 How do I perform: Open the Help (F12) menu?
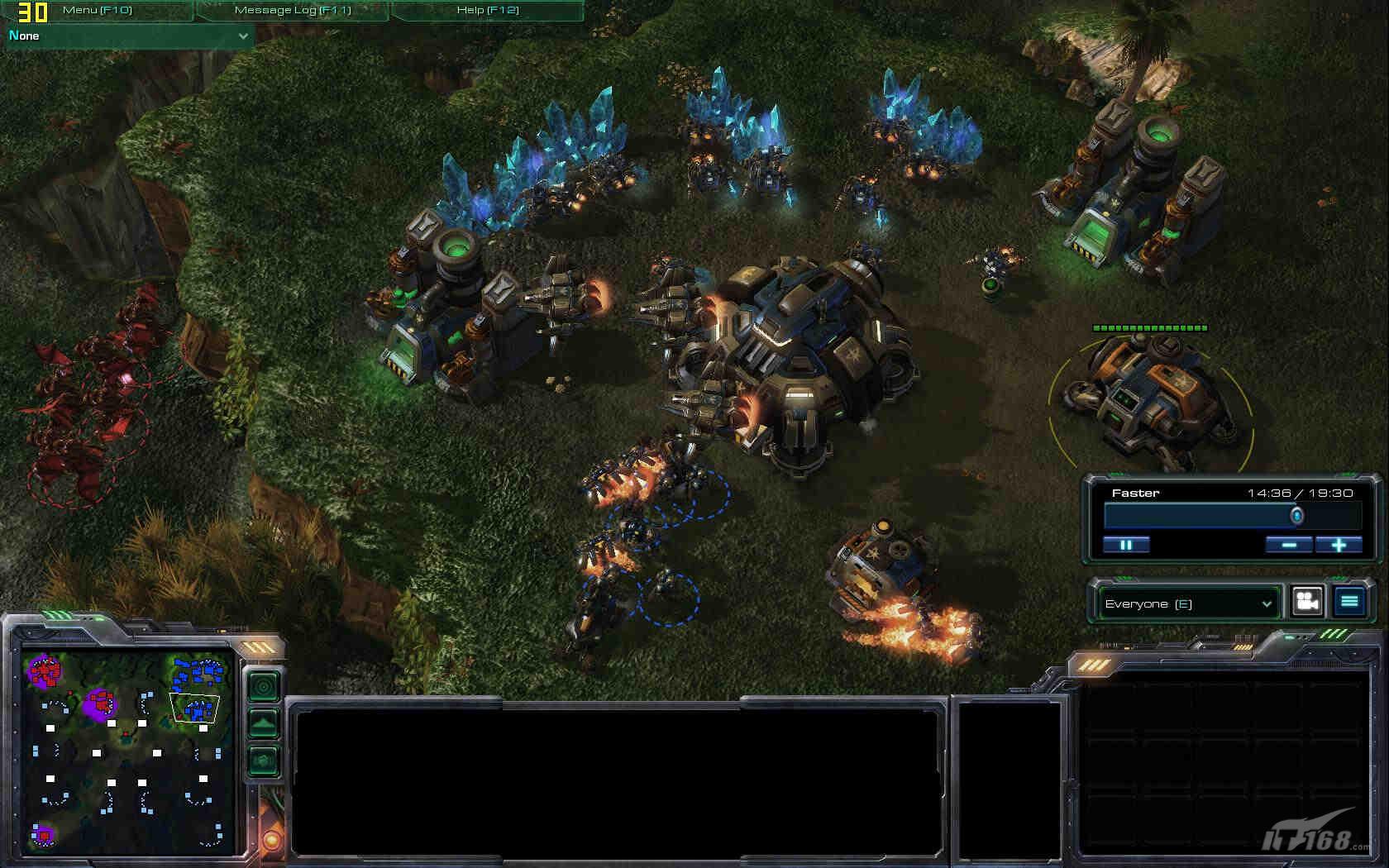tap(487, 10)
